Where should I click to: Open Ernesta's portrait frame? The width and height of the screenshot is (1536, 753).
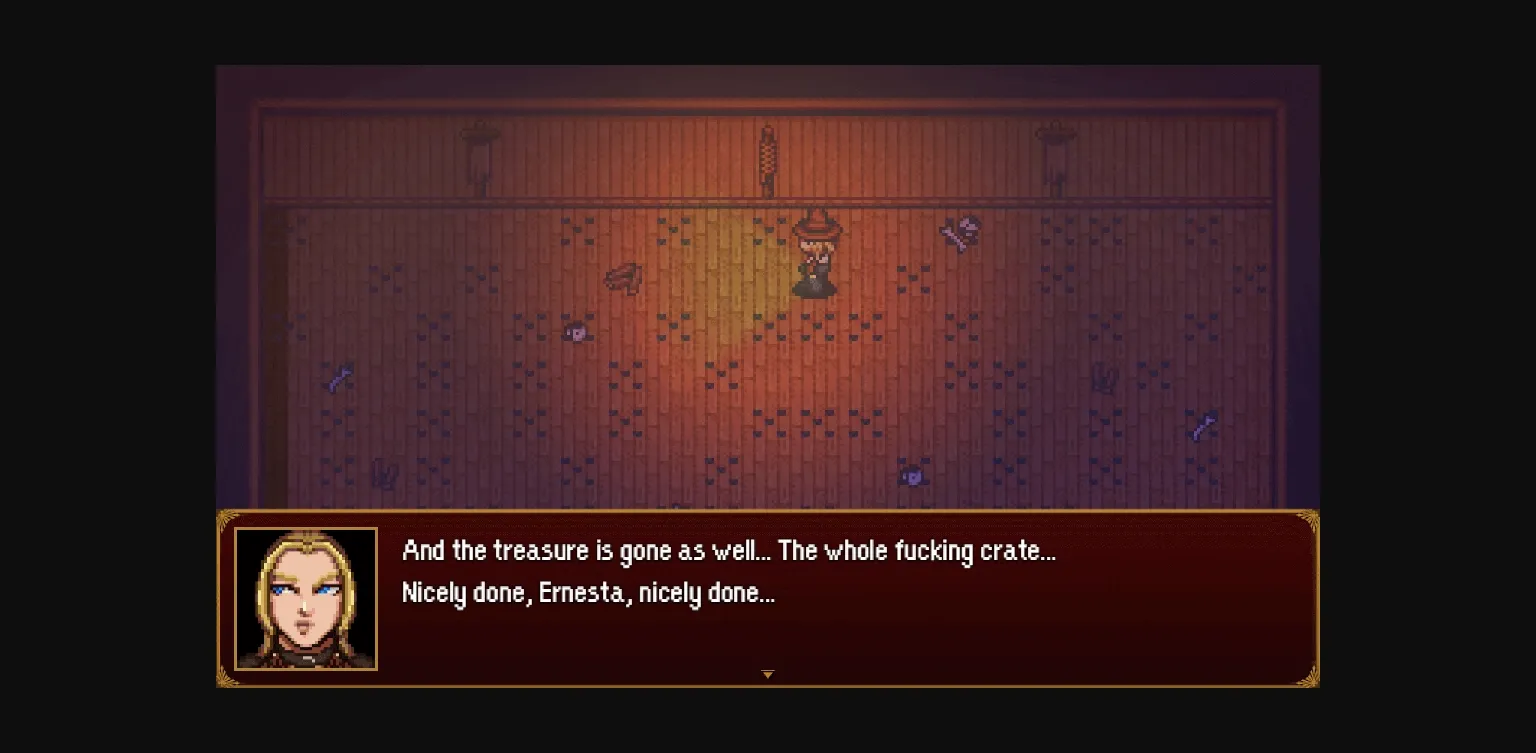[306, 596]
